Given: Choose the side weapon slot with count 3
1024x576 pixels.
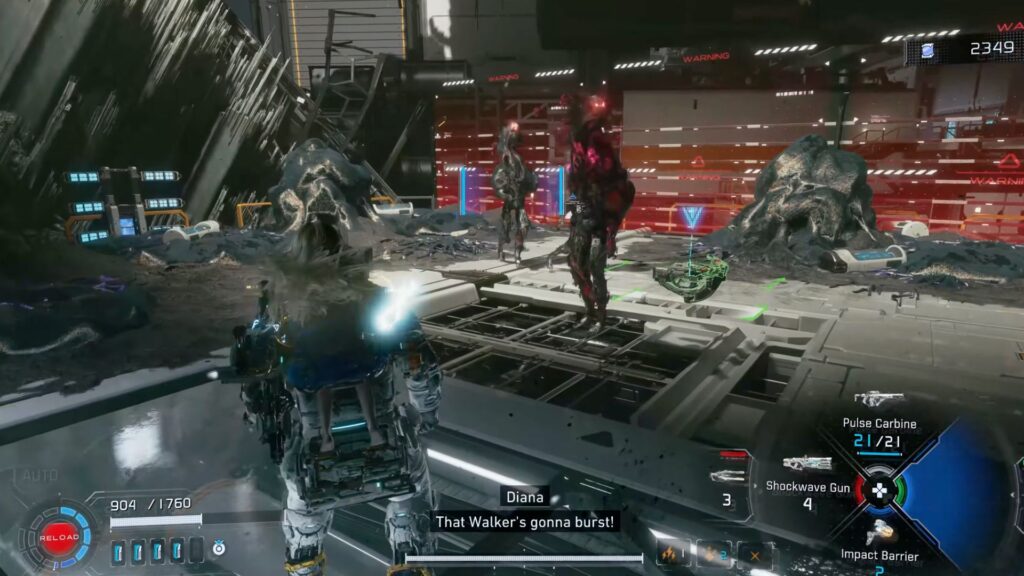Looking at the screenshot, I should (x=727, y=478).
